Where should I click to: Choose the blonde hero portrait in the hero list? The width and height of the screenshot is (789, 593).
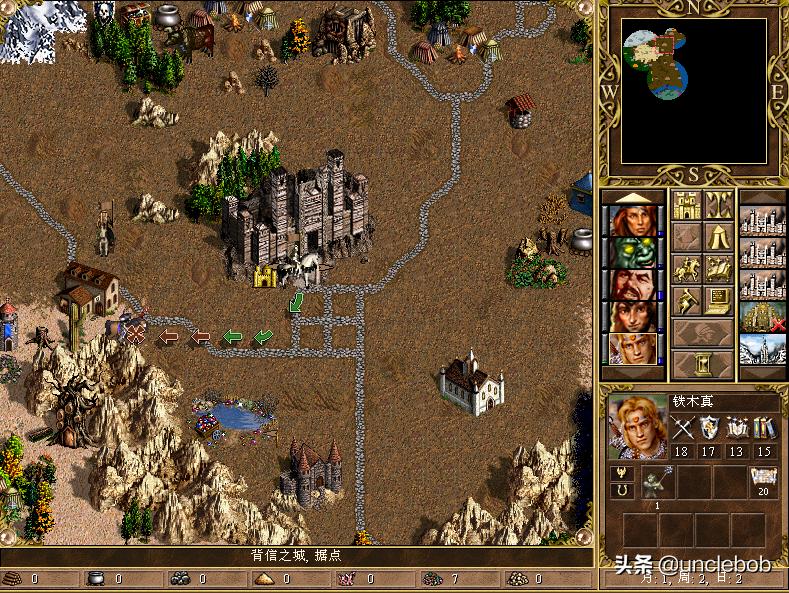coord(633,348)
